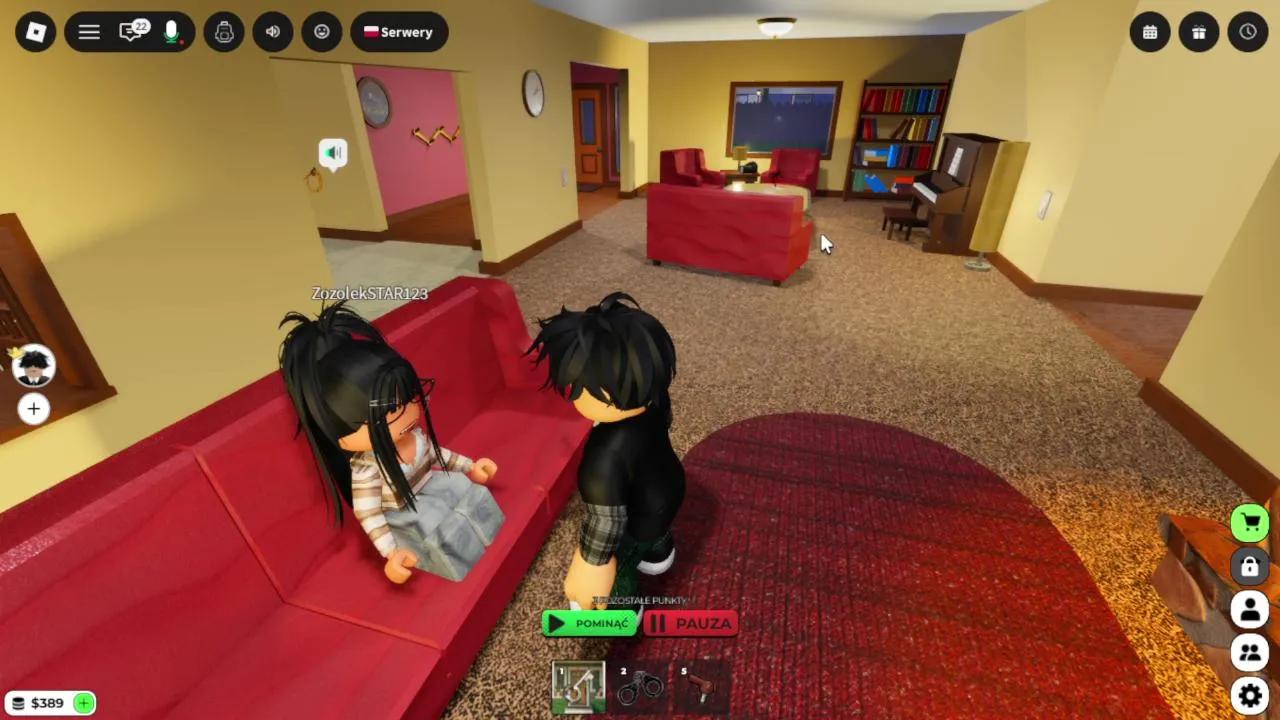1280x720 pixels.
Task: Open the settings gear icon
Action: pos(1249,694)
